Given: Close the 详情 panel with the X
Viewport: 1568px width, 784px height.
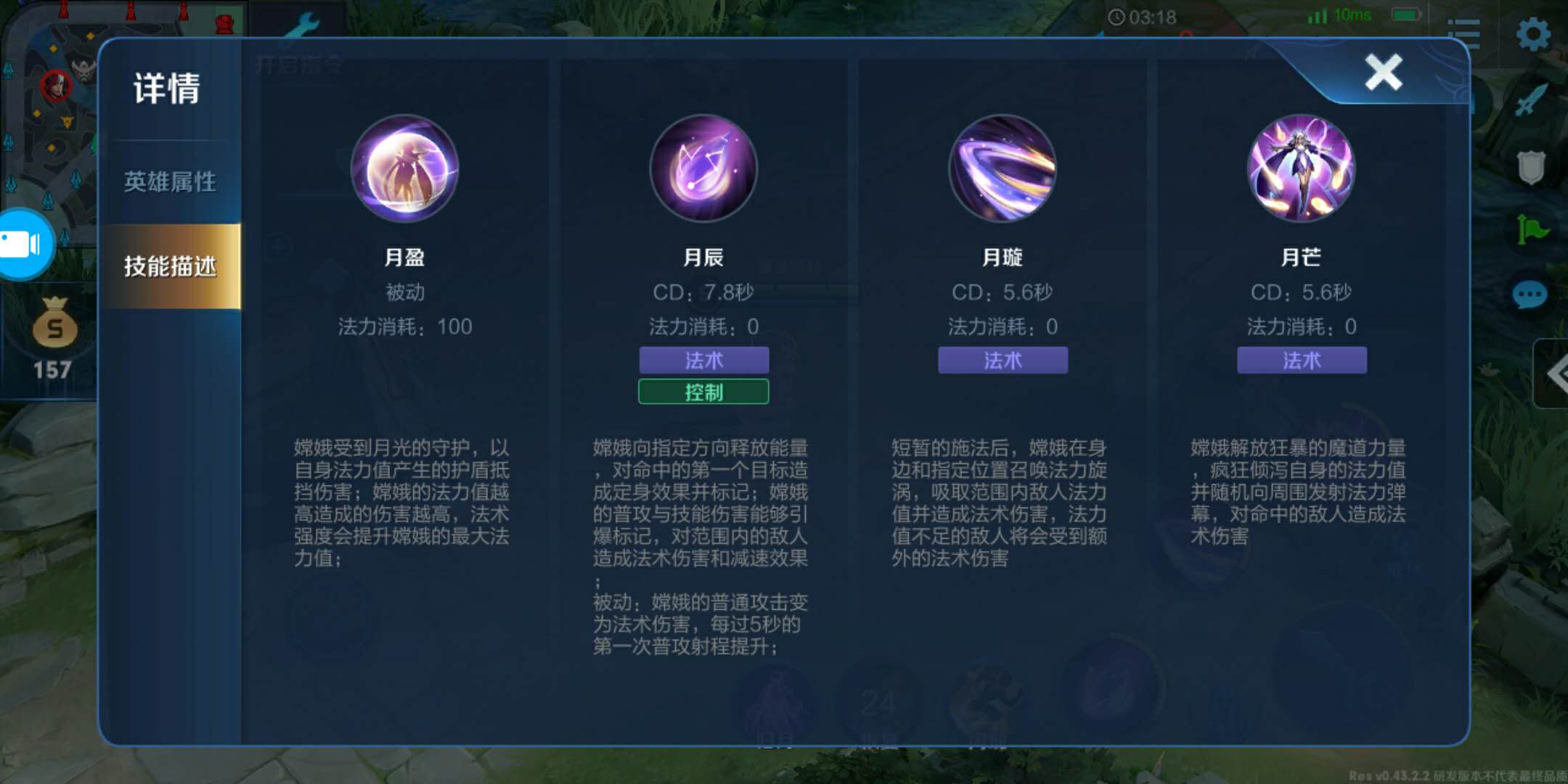Looking at the screenshot, I should click(x=1383, y=70).
